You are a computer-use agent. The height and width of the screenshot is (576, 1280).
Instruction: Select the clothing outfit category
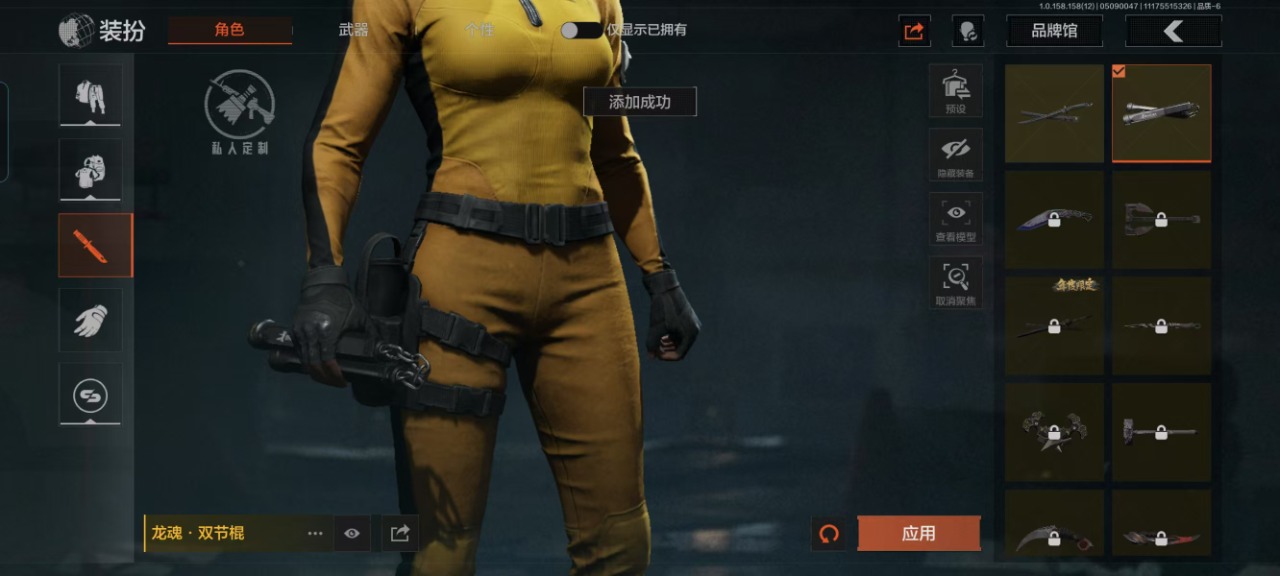91,96
